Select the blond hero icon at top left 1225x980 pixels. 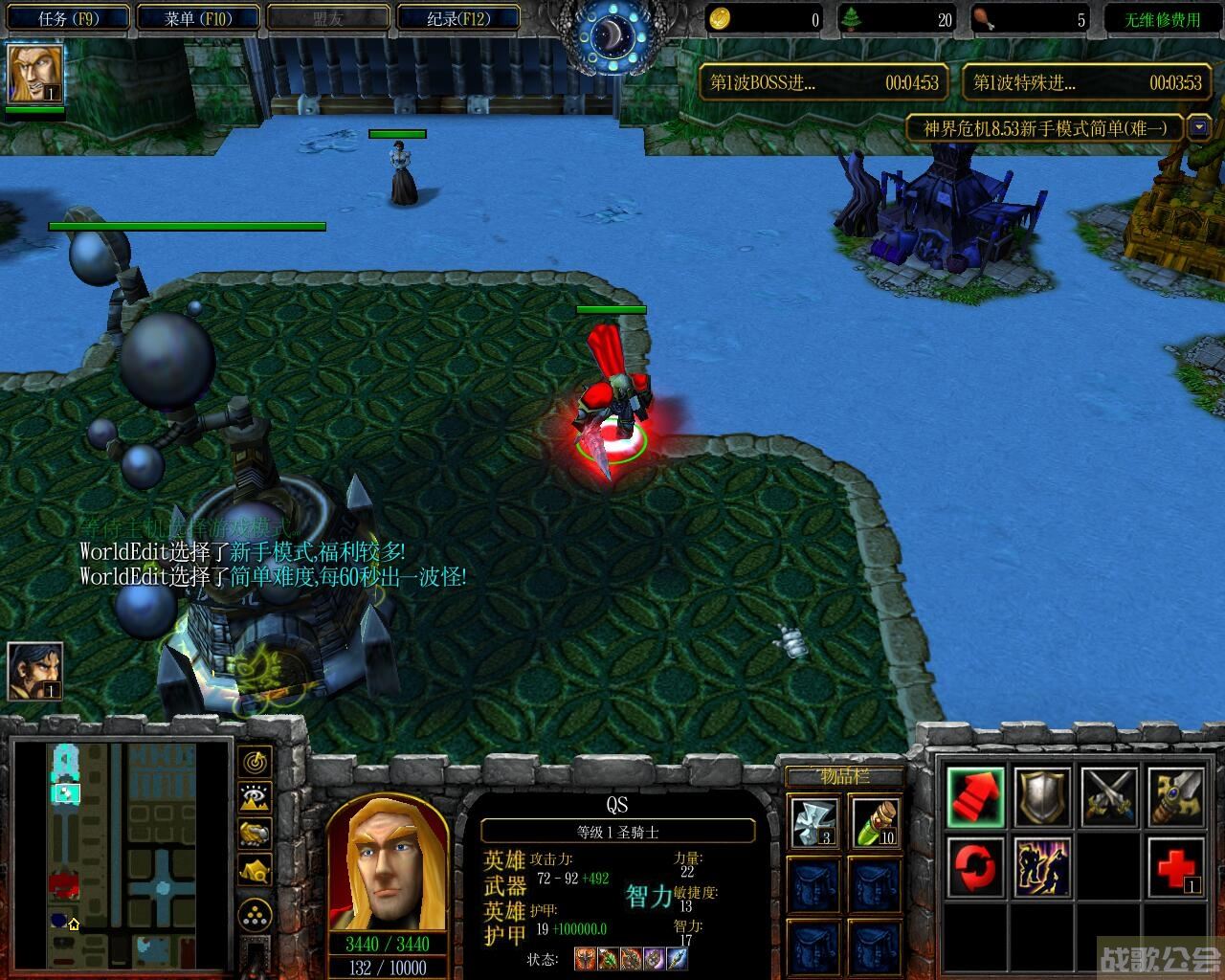tap(35, 74)
